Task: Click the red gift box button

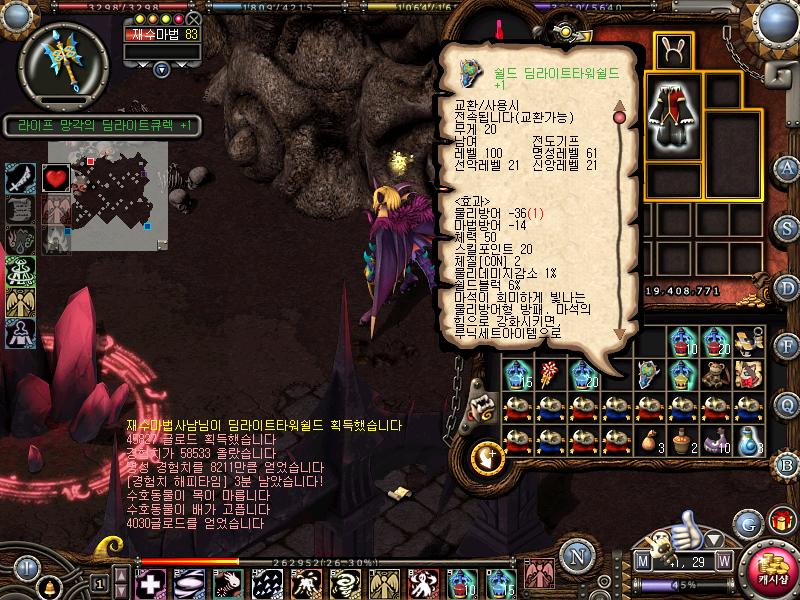Action: click(780, 522)
